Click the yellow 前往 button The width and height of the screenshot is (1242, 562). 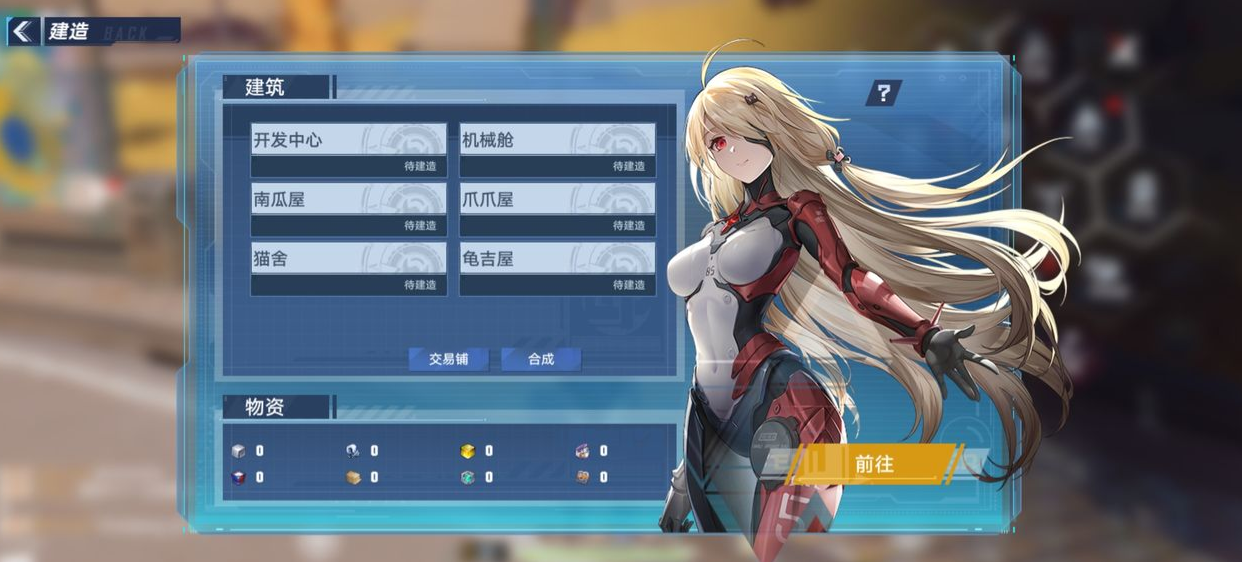point(874,464)
